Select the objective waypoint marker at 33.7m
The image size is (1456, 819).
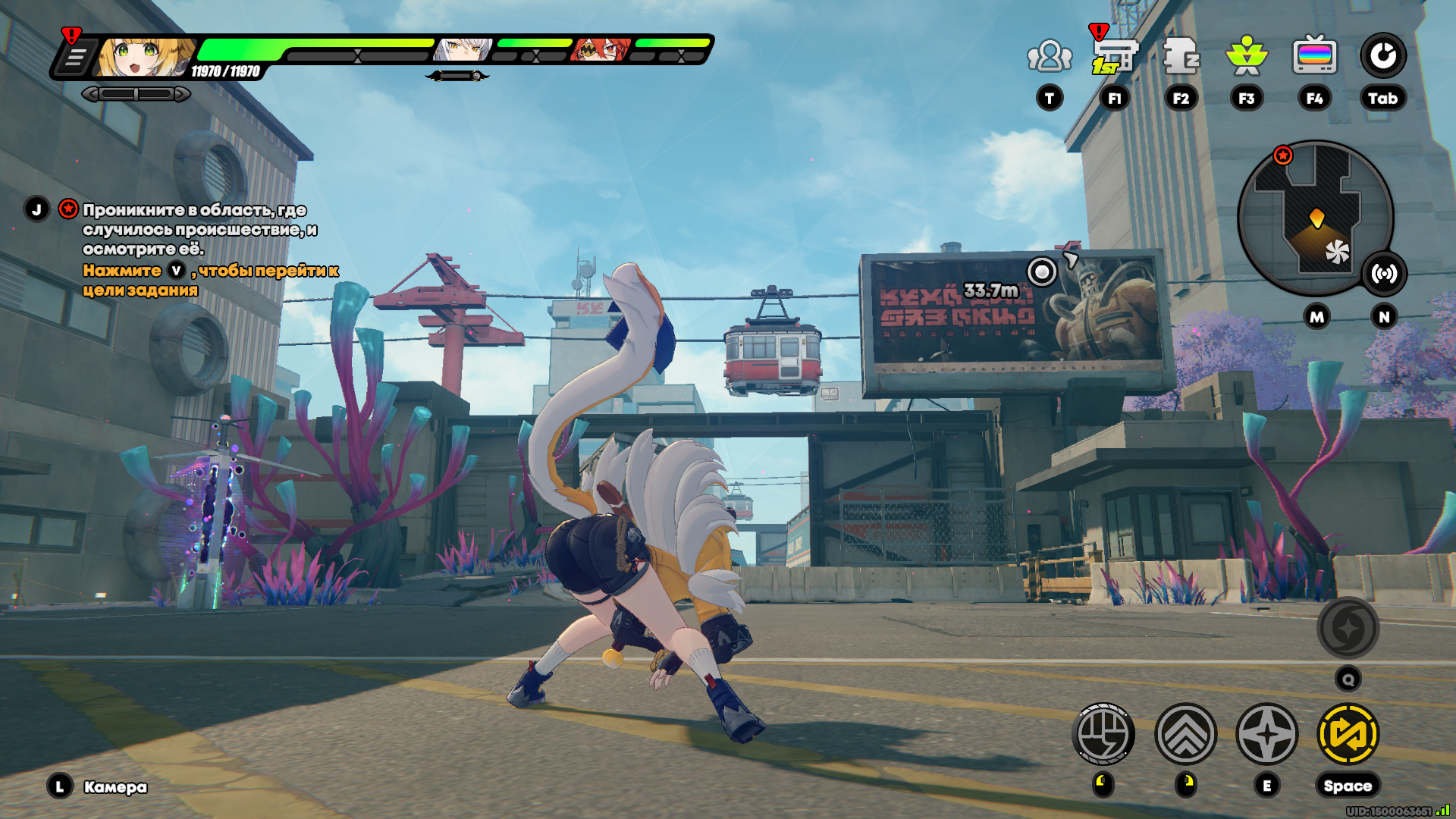[x=1042, y=271]
